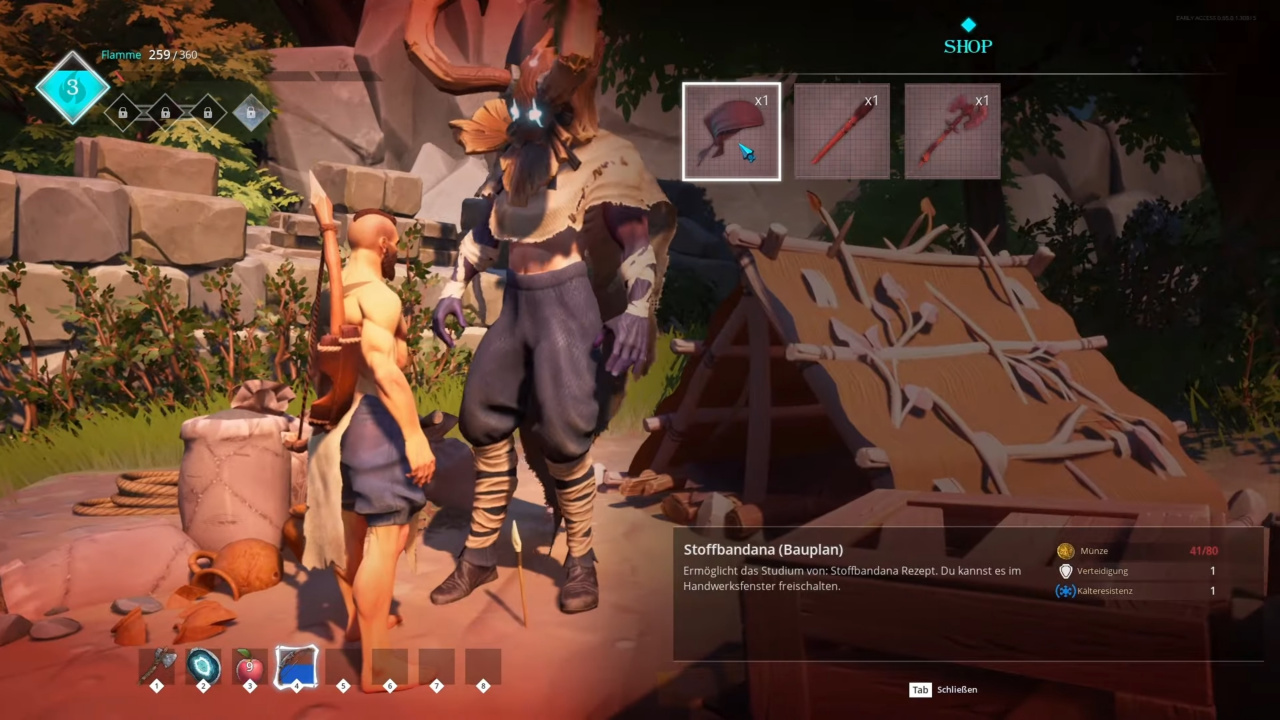Select the apple stack in the hotbar

point(250,666)
